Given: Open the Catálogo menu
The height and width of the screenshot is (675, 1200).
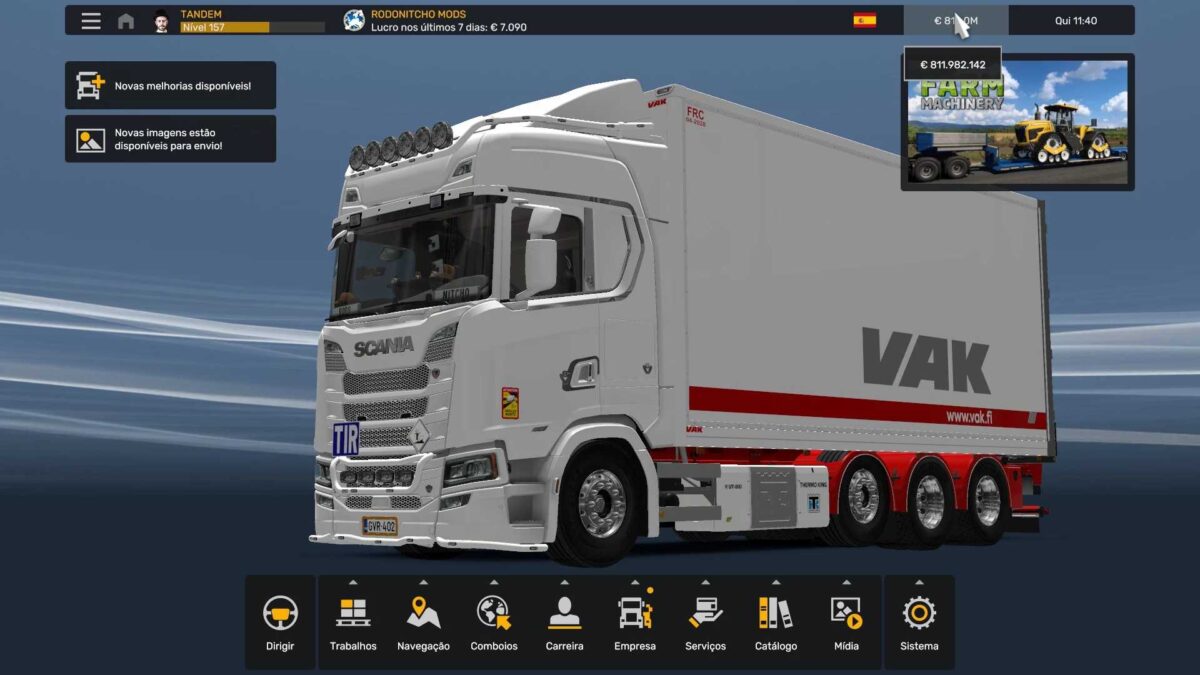Looking at the screenshot, I should [x=776, y=622].
